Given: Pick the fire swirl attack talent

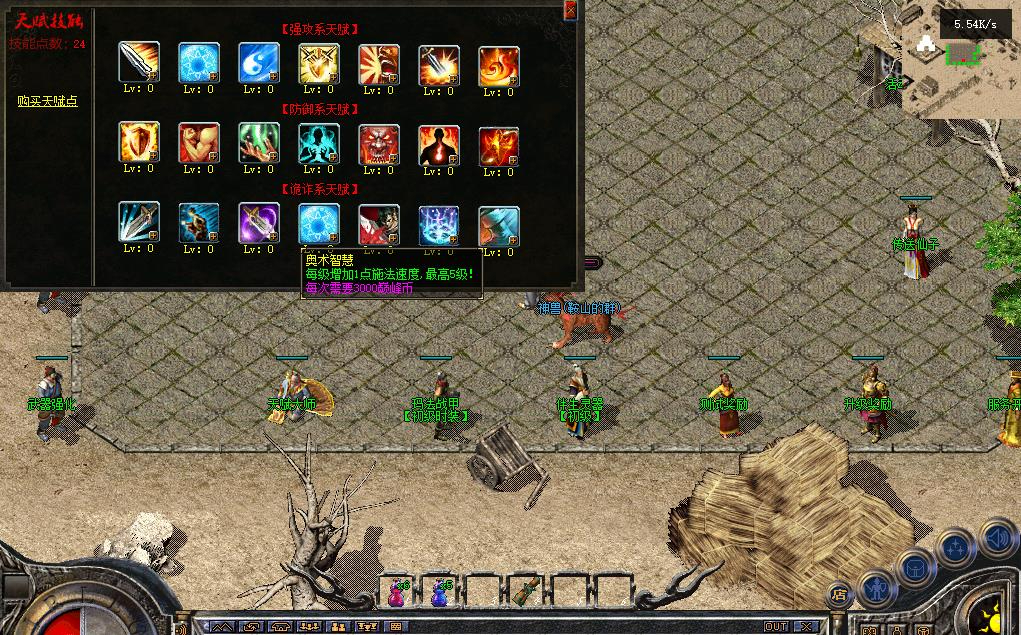Looking at the screenshot, I should click(x=498, y=66).
